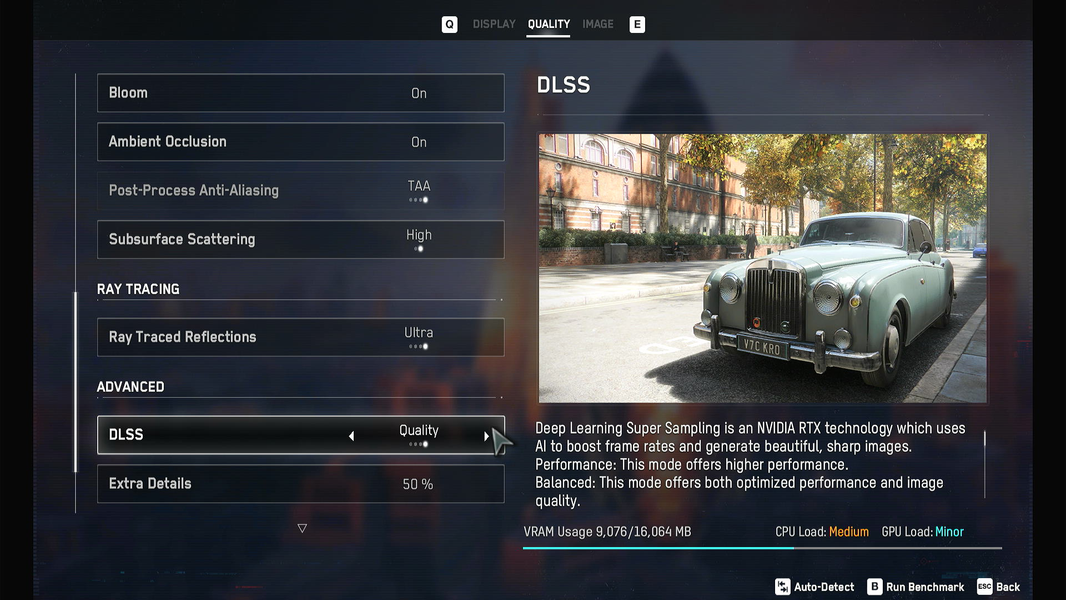Run the Auto-Detect settings option
1066x600 pixels.
813,587
